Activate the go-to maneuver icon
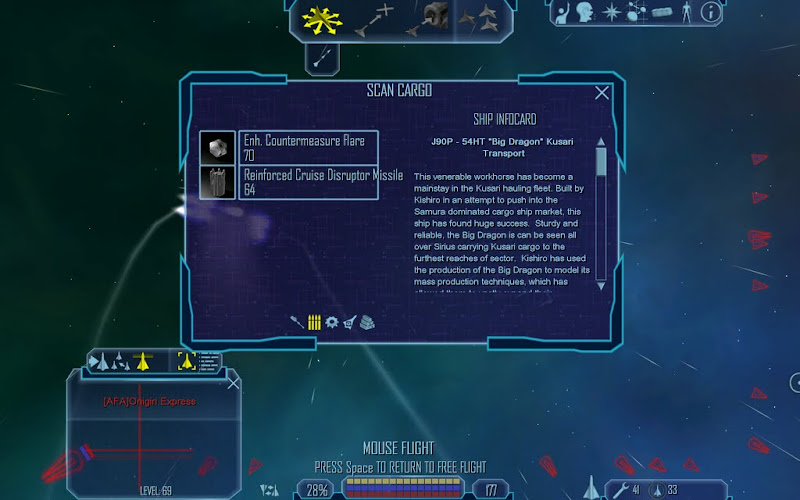 click(x=379, y=17)
